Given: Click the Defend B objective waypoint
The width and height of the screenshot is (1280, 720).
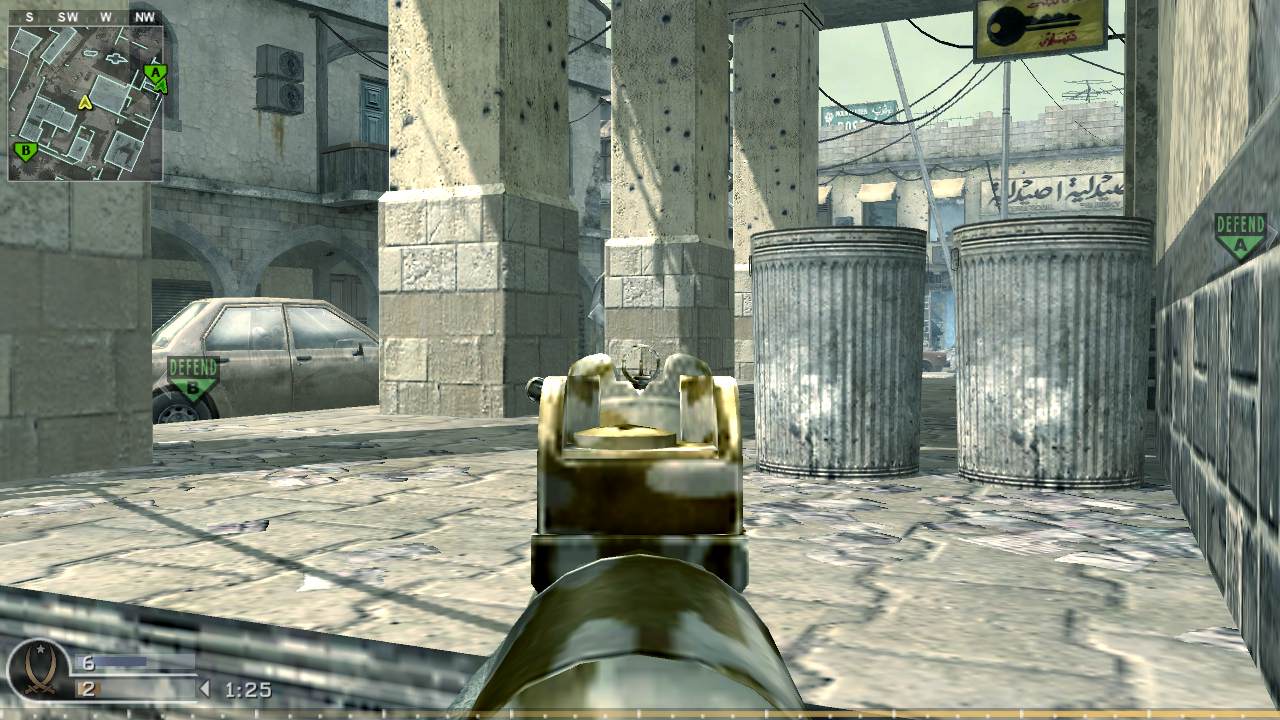Looking at the screenshot, I should [192, 377].
